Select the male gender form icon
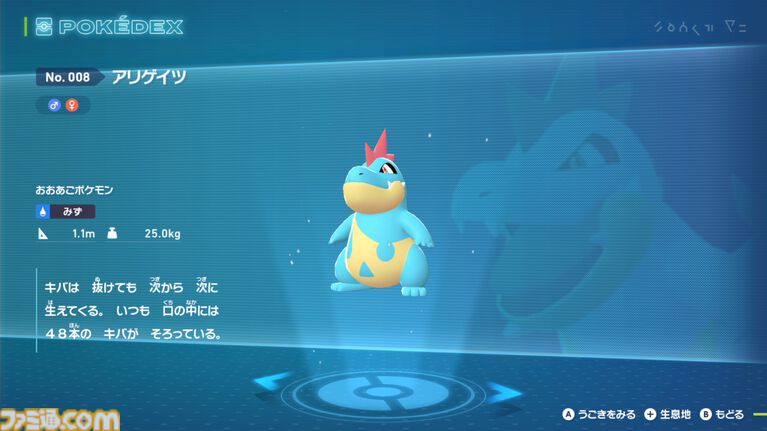 click(55, 104)
